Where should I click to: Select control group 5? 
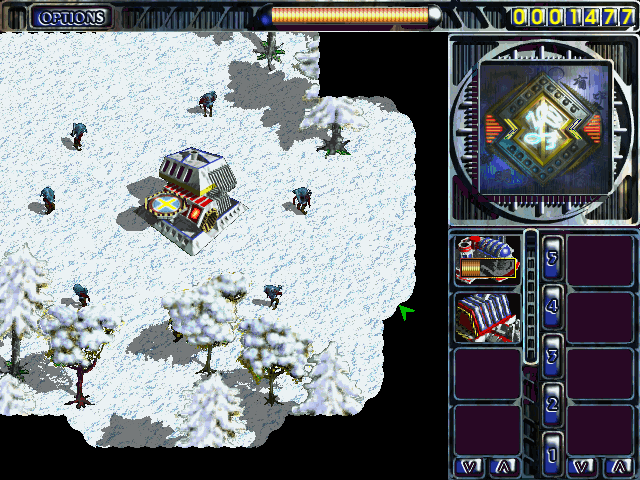click(x=553, y=257)
